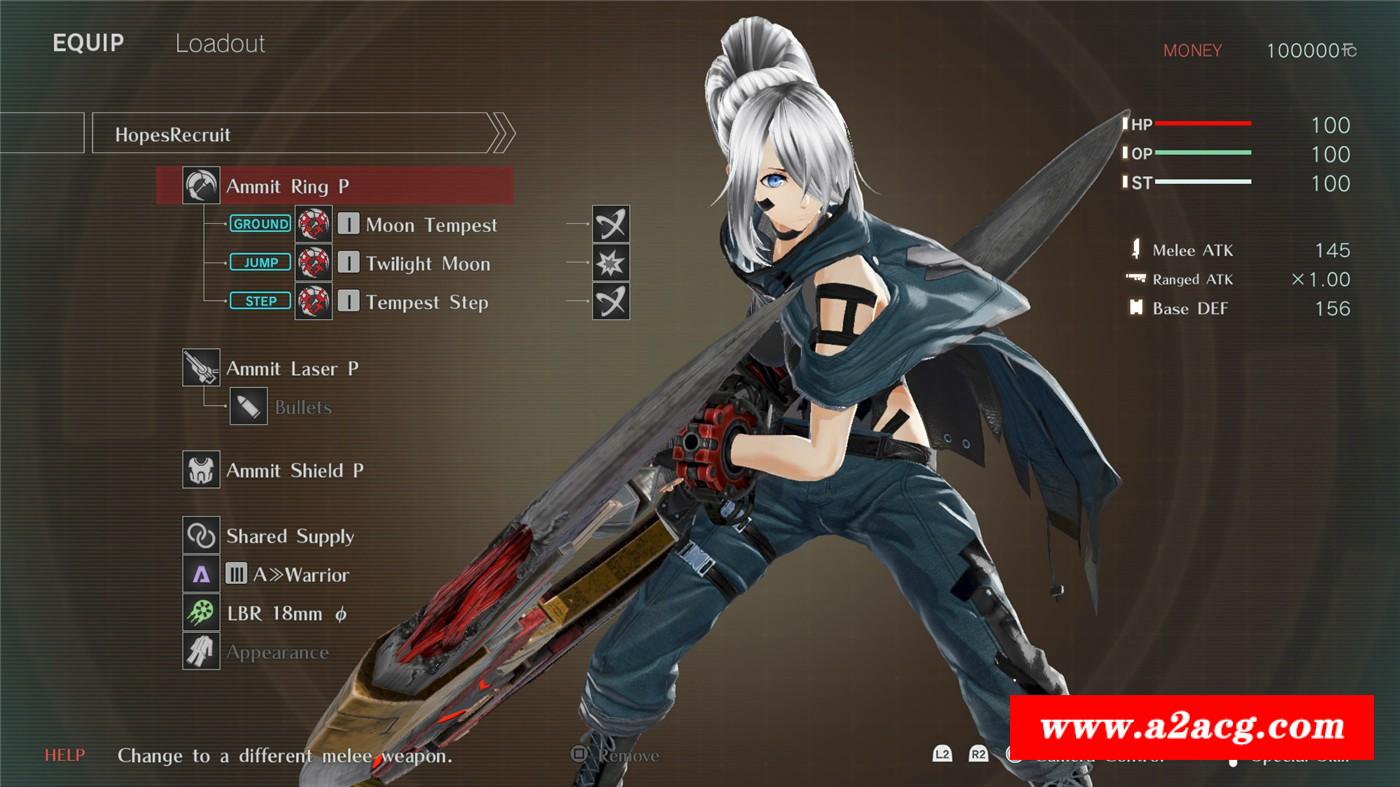The height and width of the screenshot is (787, 1400).
Task: Open the Appearance option
Action: coord(277,652)
